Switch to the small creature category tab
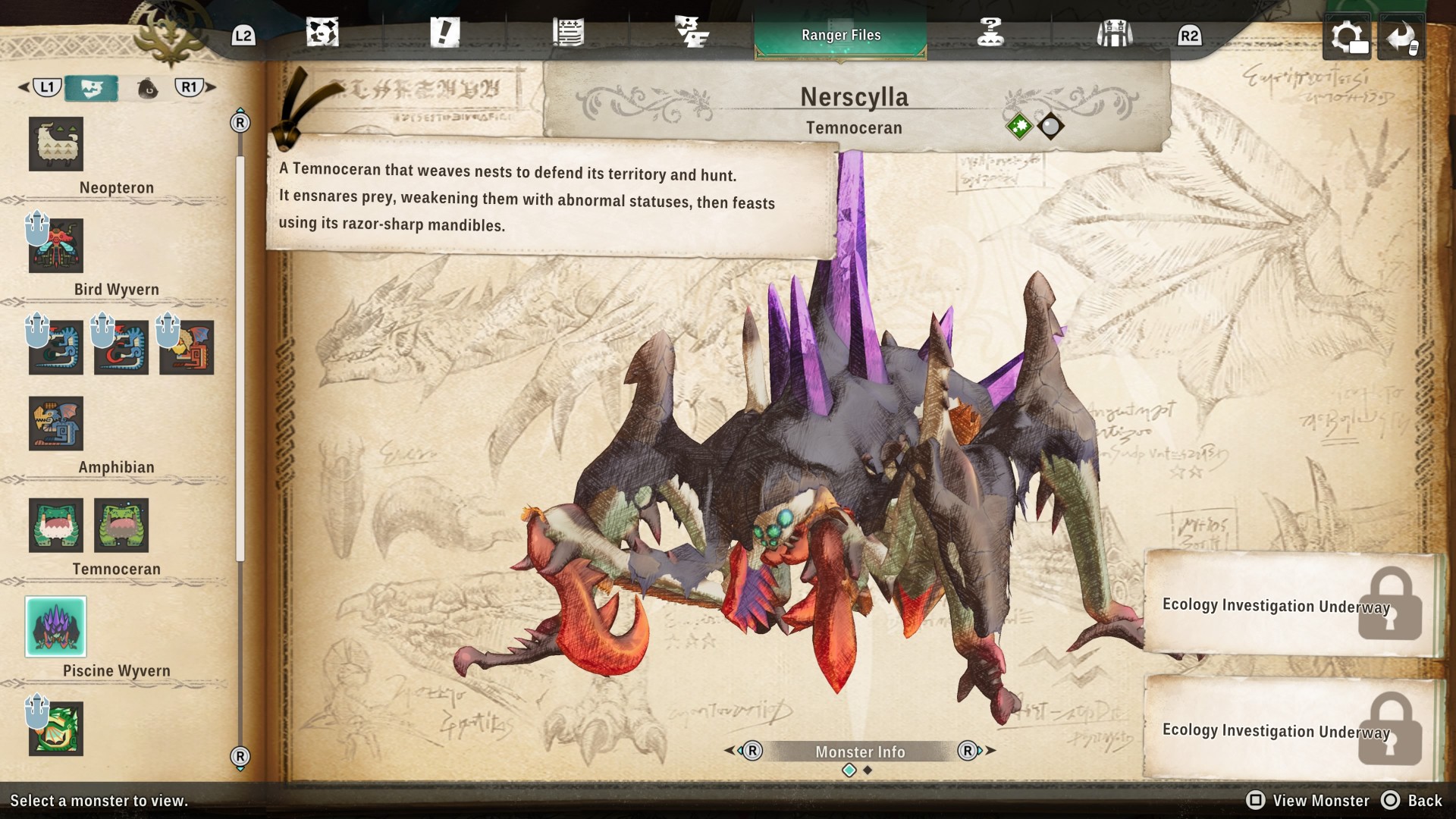1456x819 pixels. tap(148, 89)
